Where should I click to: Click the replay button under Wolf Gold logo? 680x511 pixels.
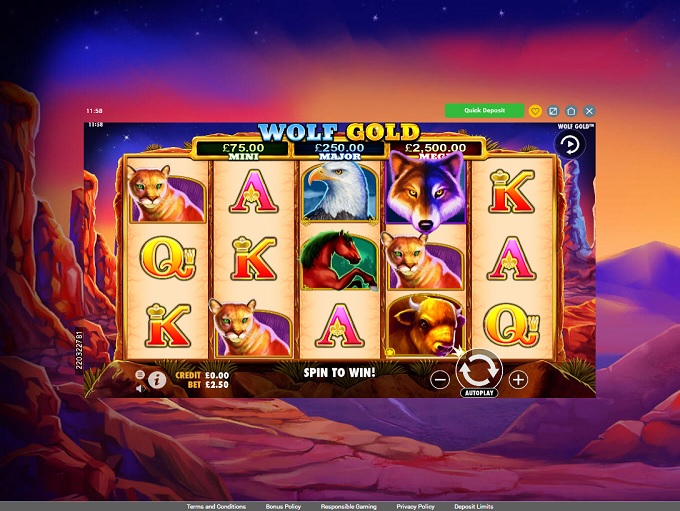pyautogui.click(x=571, y=144)
